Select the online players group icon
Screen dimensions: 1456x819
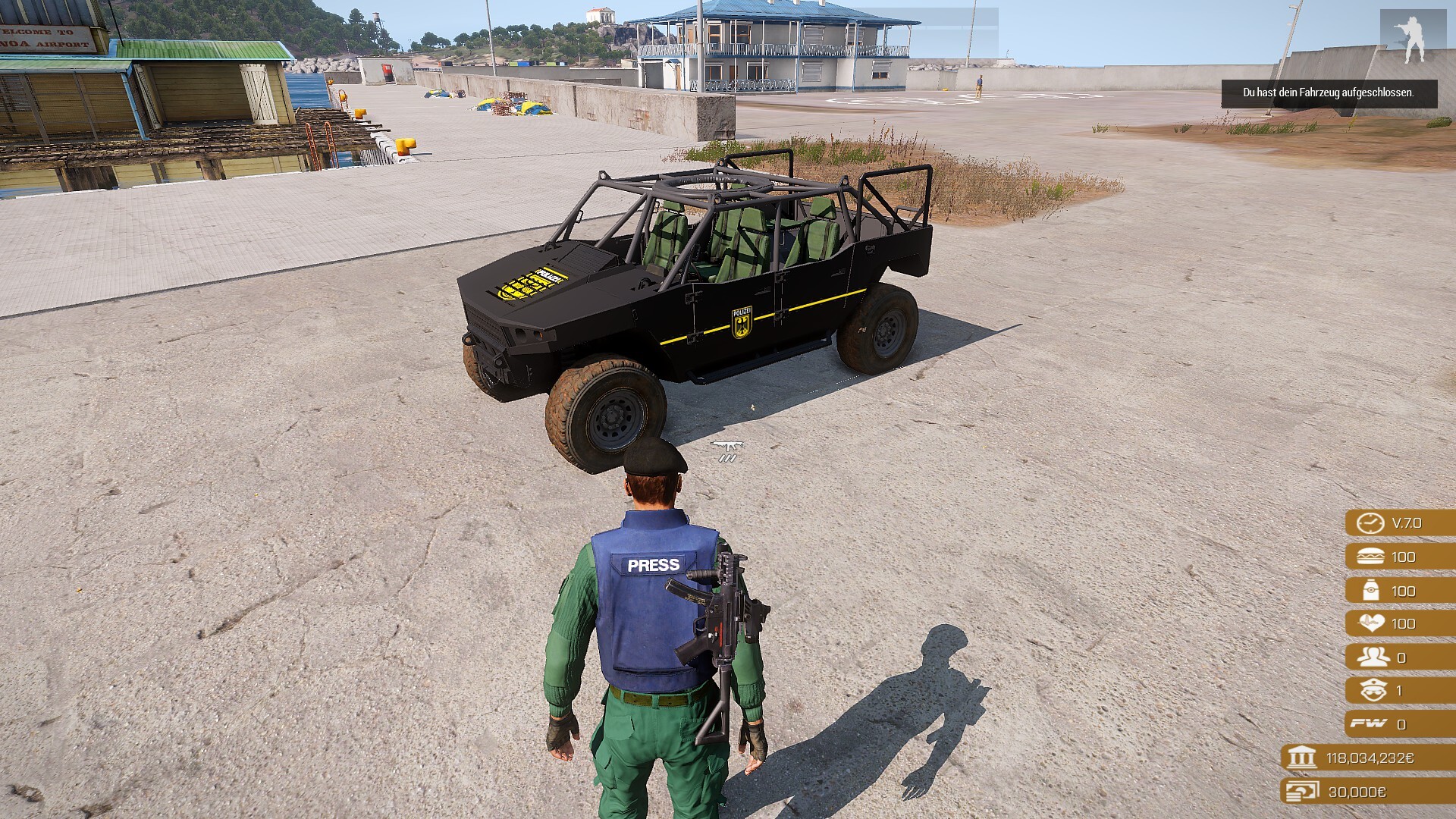(x=1373, y=657)
